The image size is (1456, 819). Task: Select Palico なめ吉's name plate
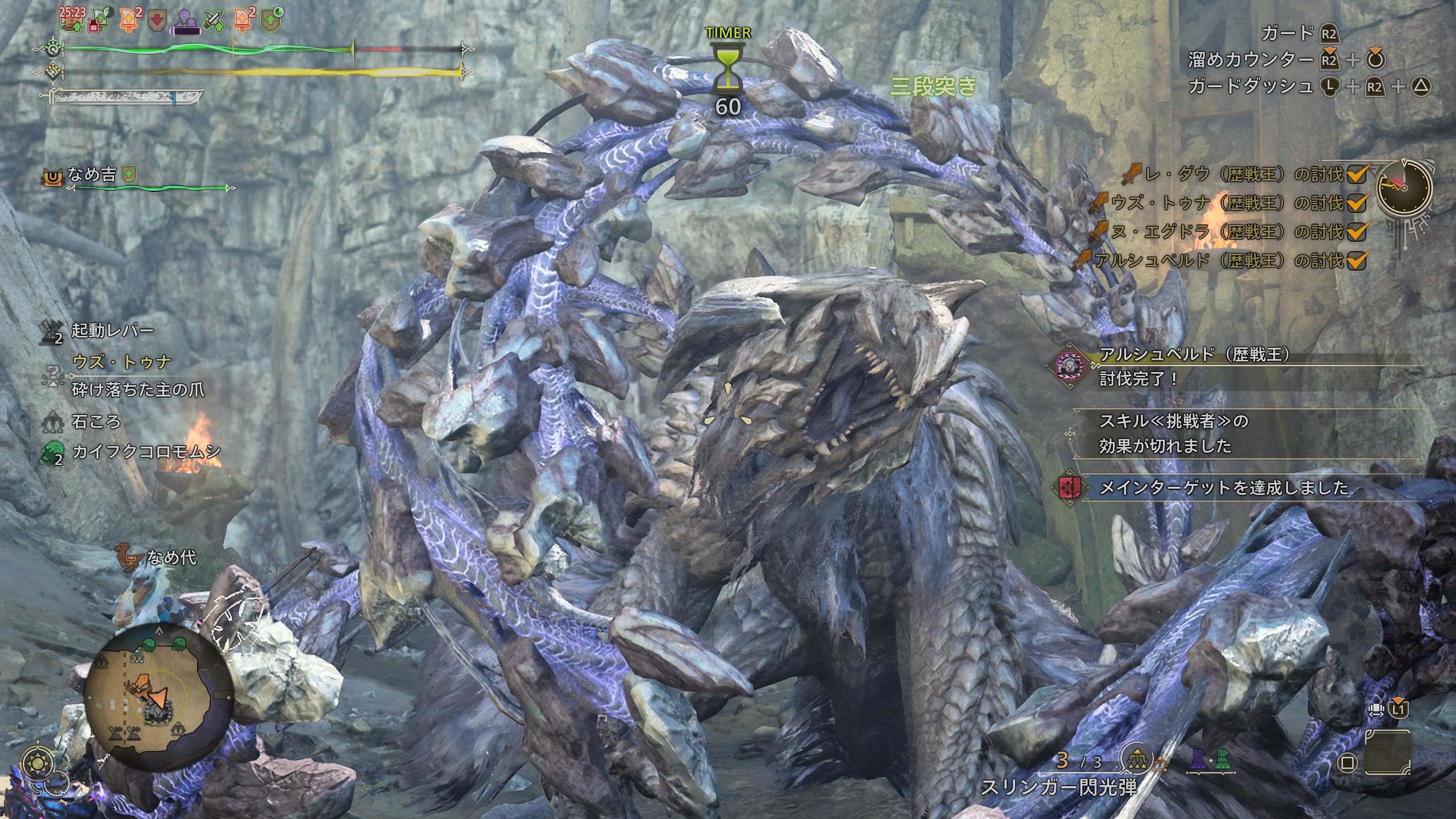tap(91, 175)
